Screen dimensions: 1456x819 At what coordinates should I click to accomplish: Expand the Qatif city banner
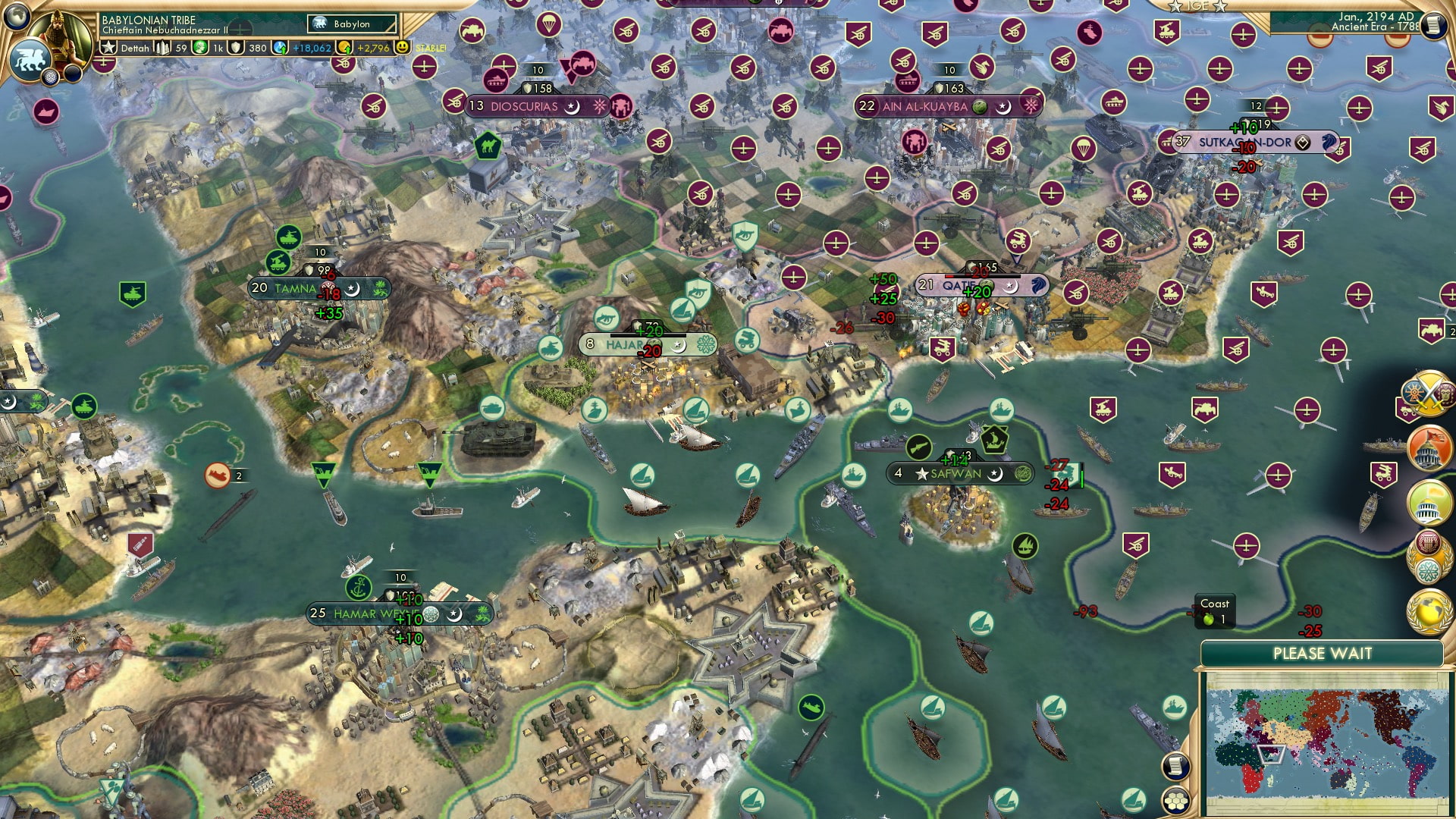coord(977,286)
